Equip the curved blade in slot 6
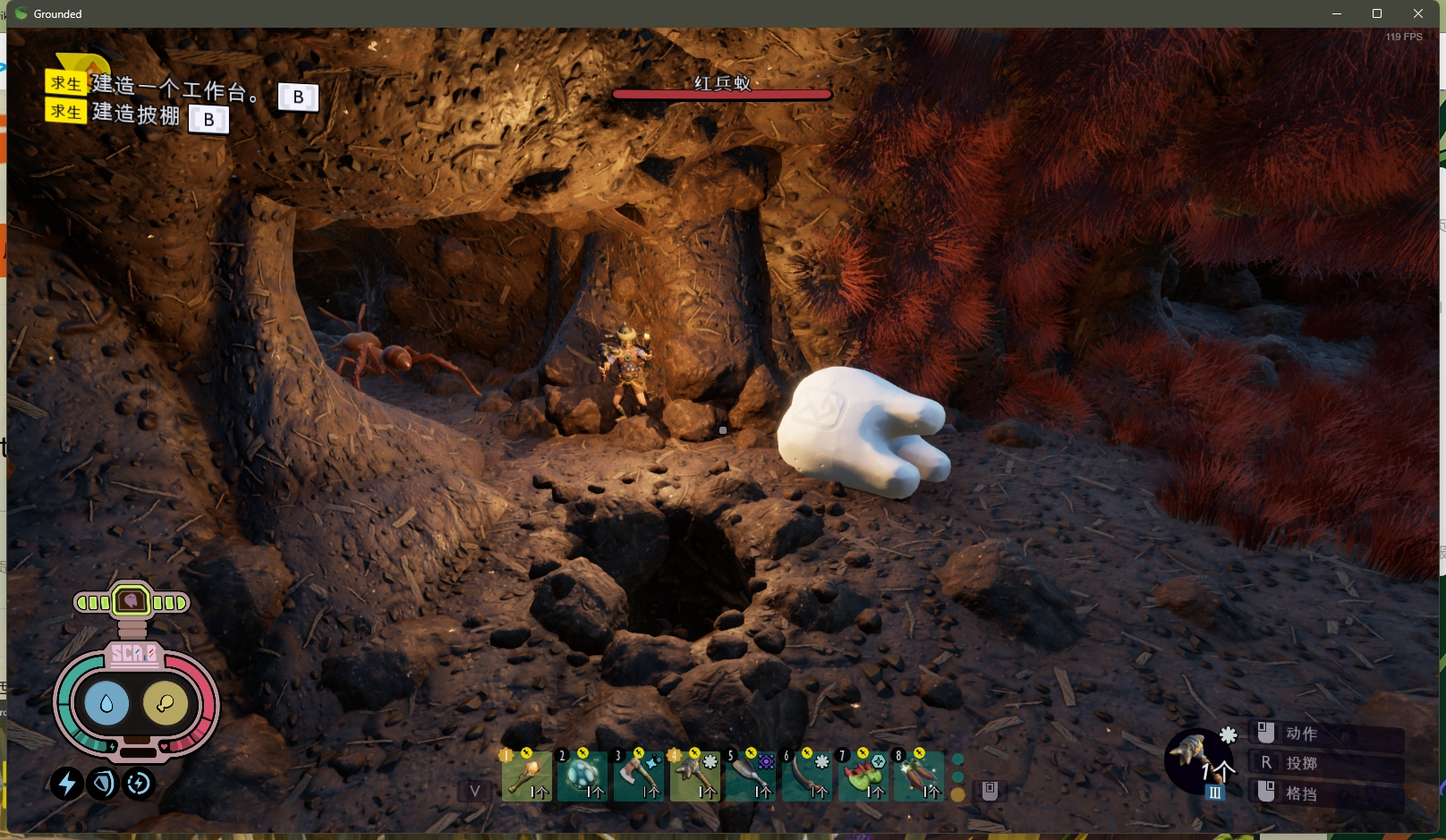 [x=807, y=775]
